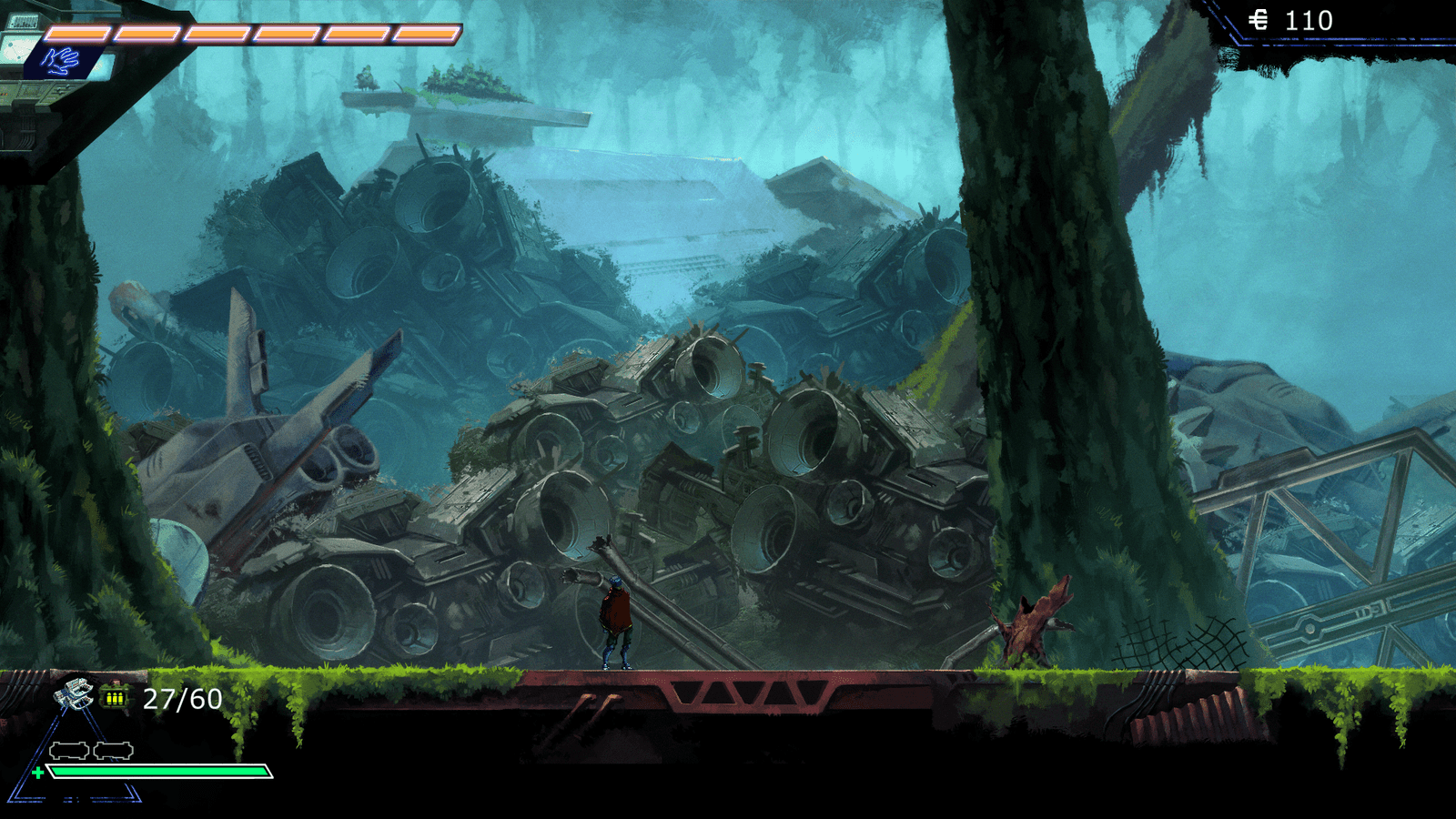Click the yellow ammo magazine icon

[x=115, y=697]
